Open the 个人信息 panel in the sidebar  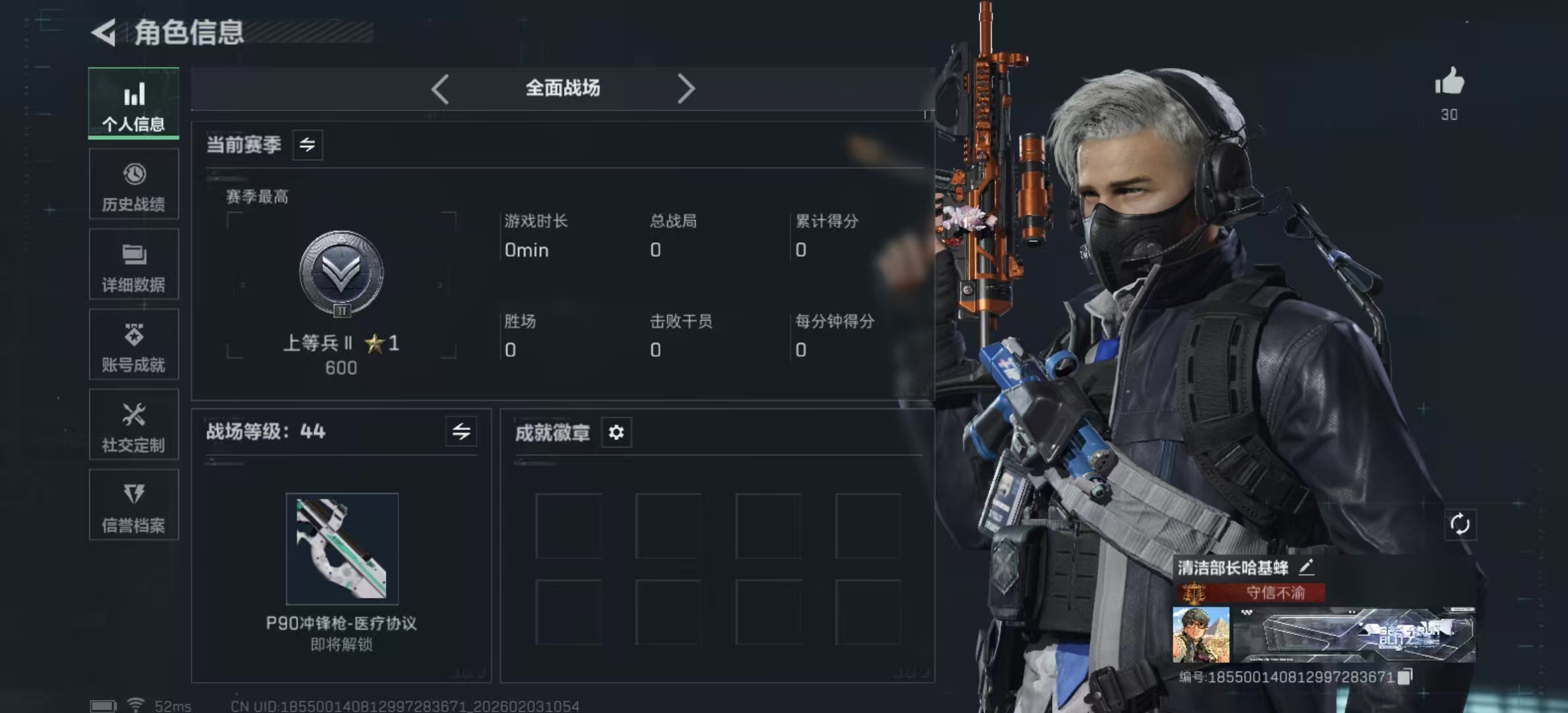tap(134, 104)
